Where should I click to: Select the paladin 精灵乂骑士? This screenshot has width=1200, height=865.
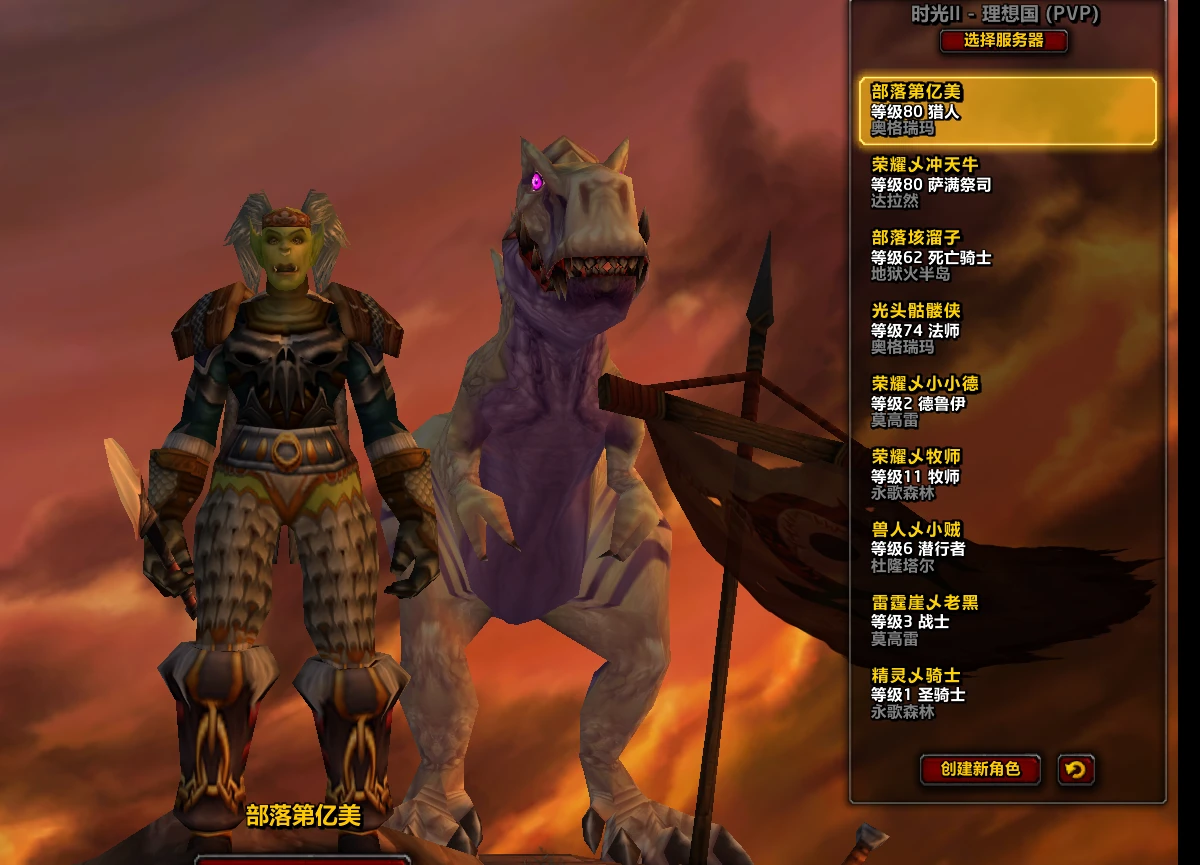click(x=1007, y=694)
